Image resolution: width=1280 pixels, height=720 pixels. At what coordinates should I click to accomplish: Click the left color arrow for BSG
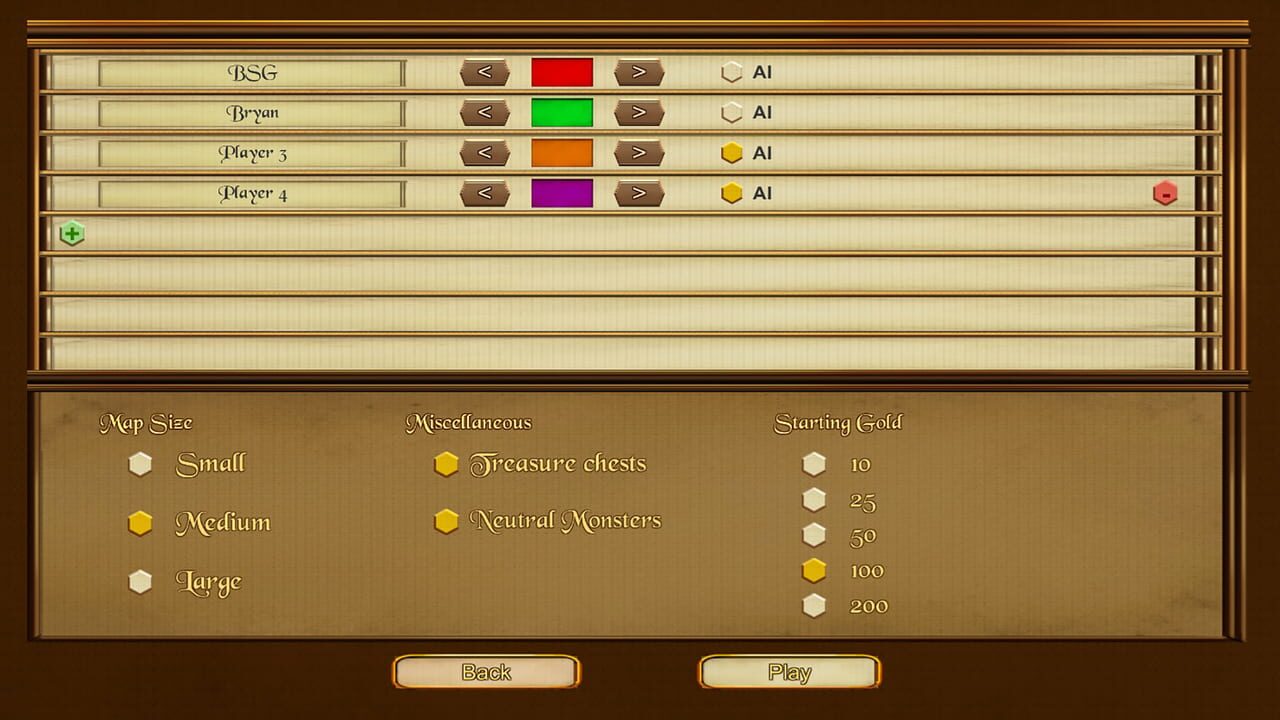pyautogui.click(x=485, y=72)
